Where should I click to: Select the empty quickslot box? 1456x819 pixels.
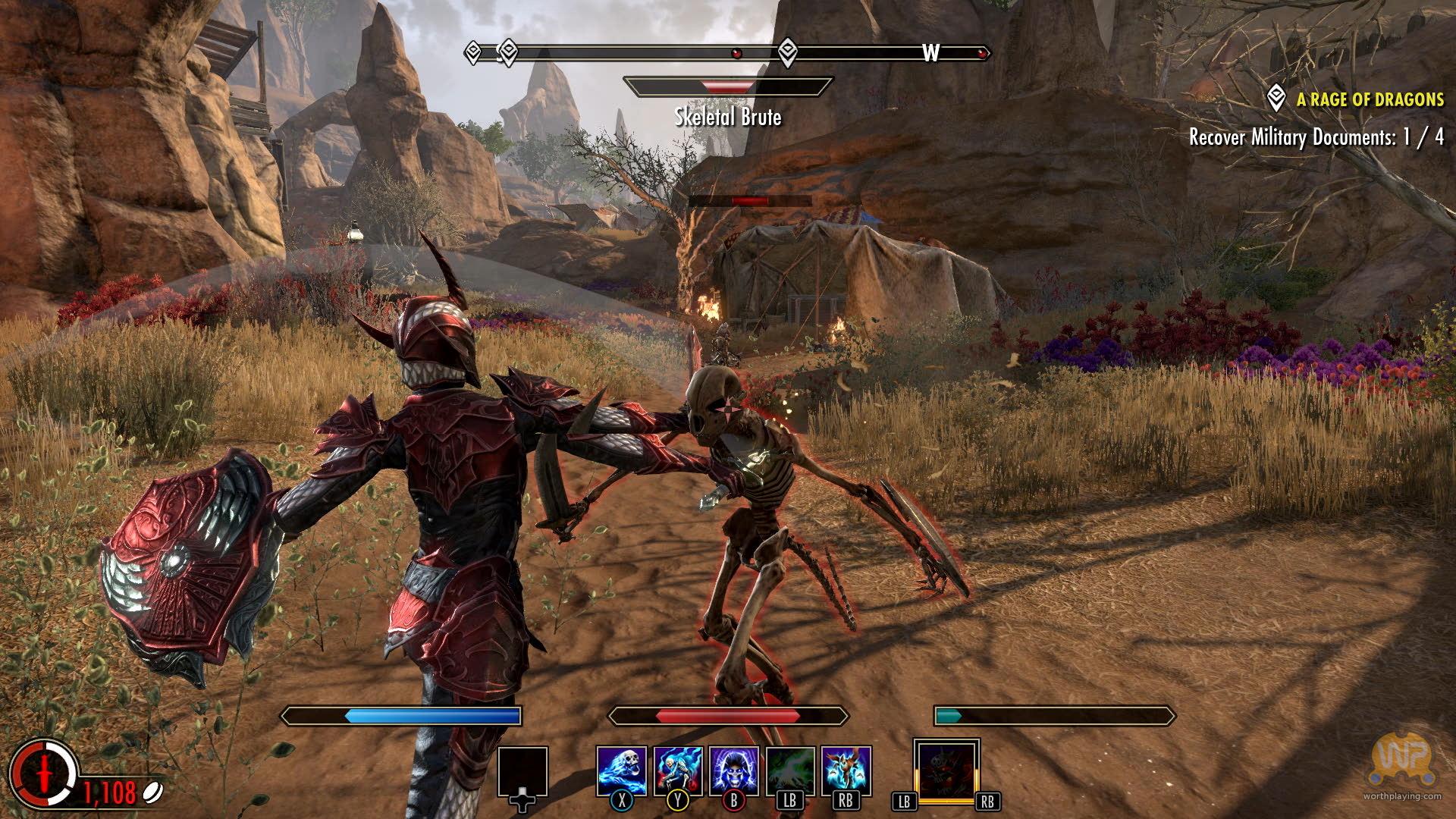522,771
